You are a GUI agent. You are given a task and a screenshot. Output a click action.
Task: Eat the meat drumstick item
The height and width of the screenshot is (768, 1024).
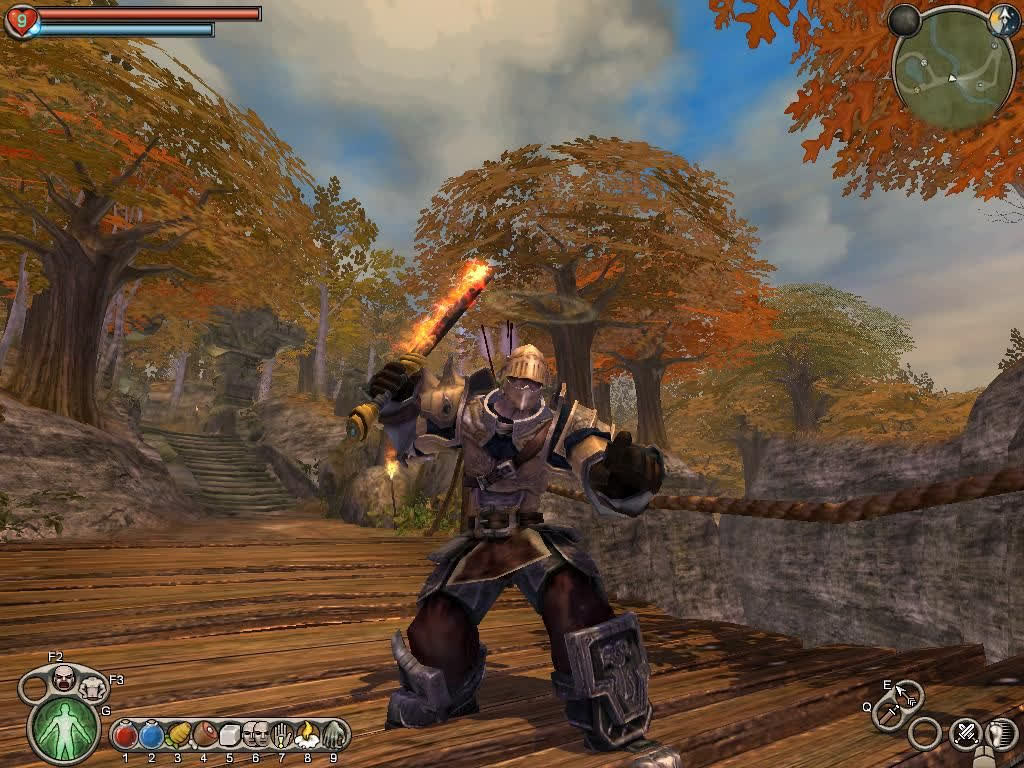(204, 736)
